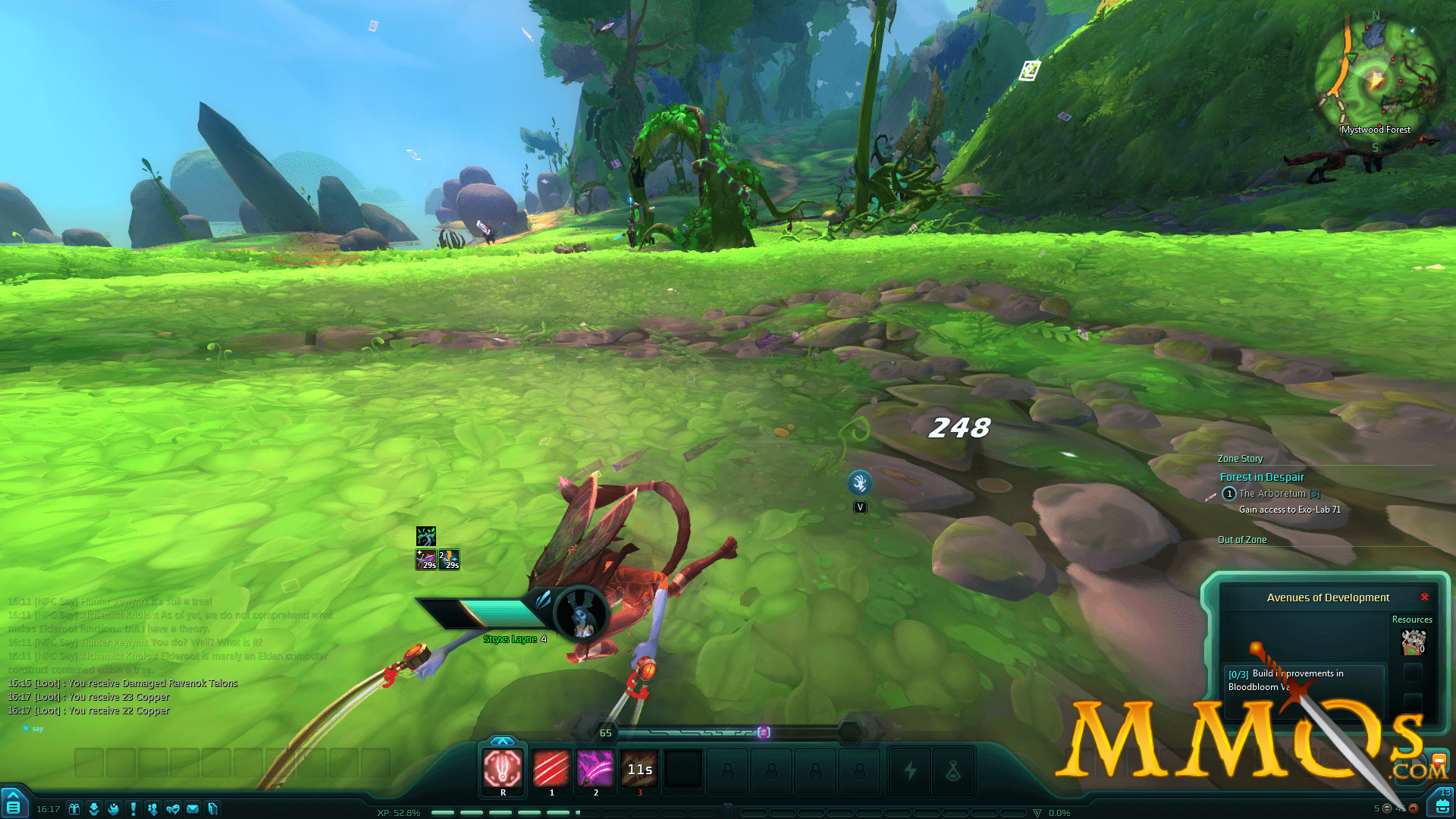
Task: Activate the red claw ability on R
Action: pos(503,768)
